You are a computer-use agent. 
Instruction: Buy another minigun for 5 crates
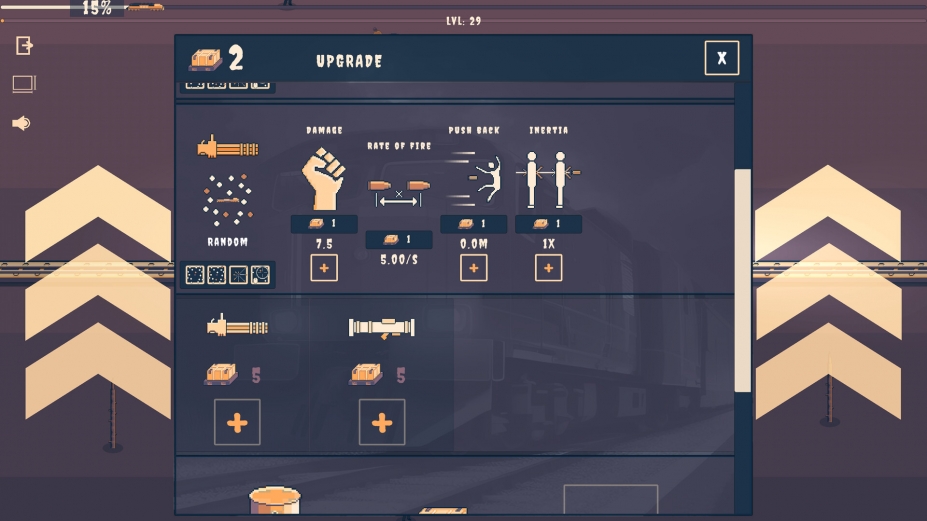pyautogui.click(x=237, y=422)
